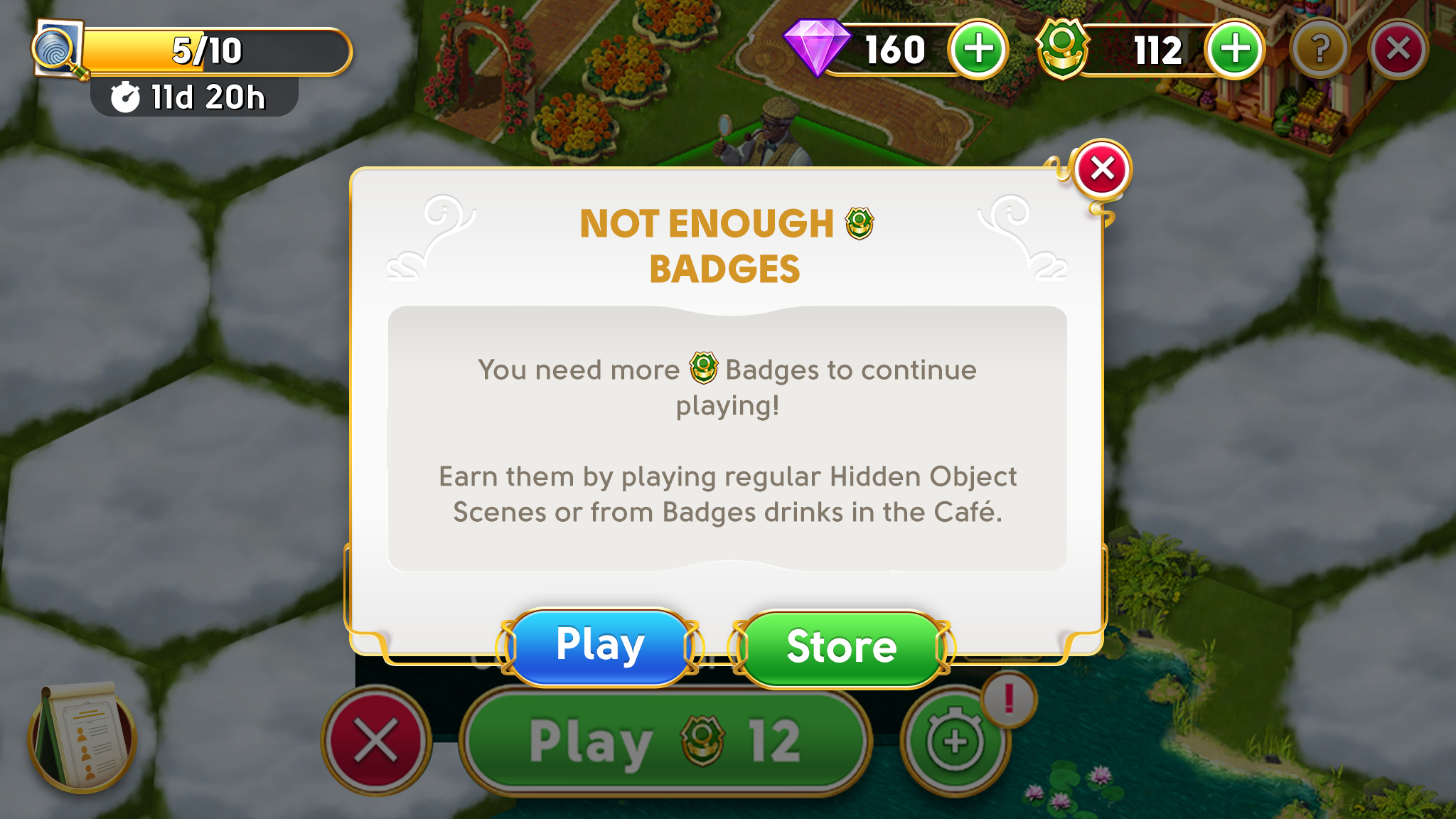Click the blue Play button
1456x819 pixels.
pos(601,646)
